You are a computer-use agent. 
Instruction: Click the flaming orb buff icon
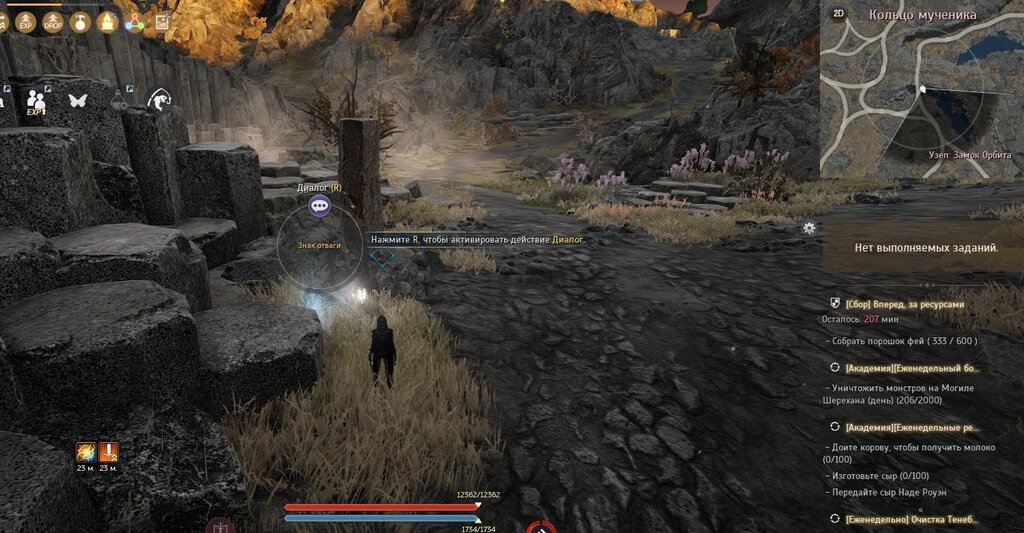85,452
